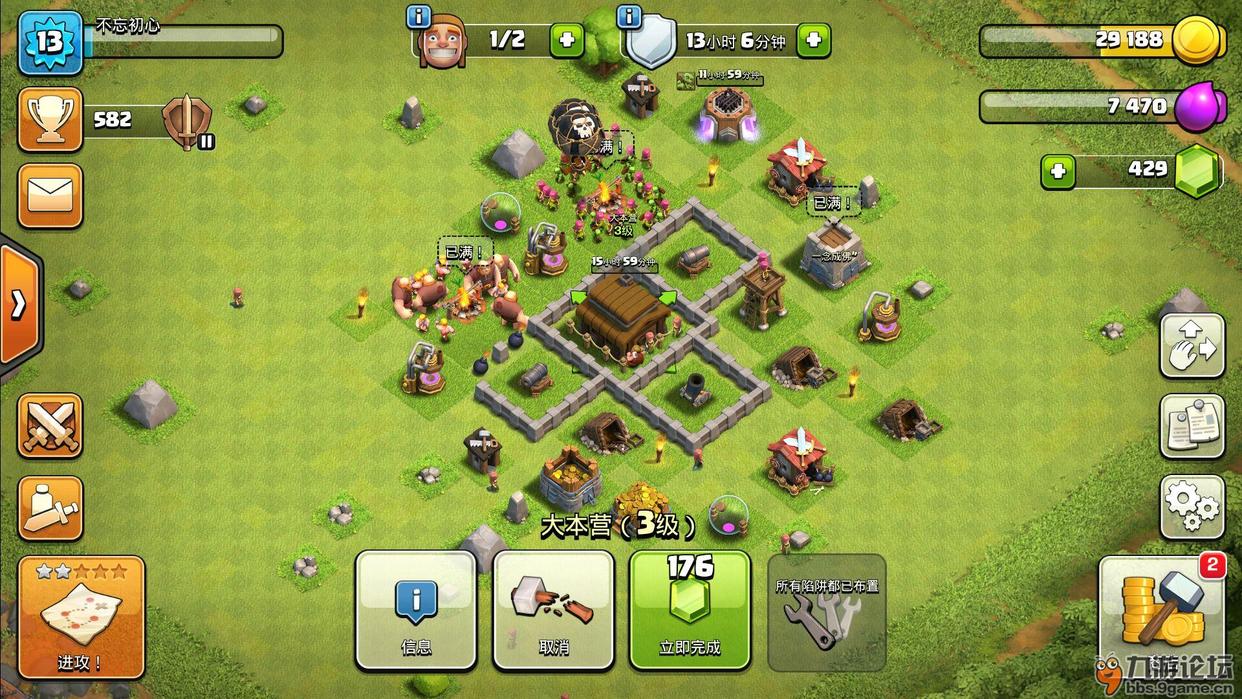Image resolution: width=1242 pixels, height=699 pixels.
Task: Tap the 进攻 attack button
Action: point(81,616)
